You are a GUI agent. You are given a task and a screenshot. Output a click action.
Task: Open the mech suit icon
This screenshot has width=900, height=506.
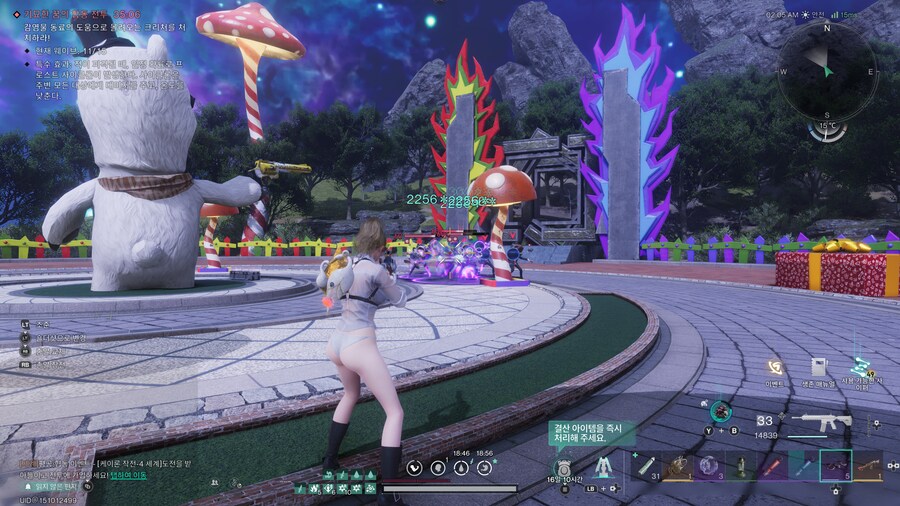[602, 466]
